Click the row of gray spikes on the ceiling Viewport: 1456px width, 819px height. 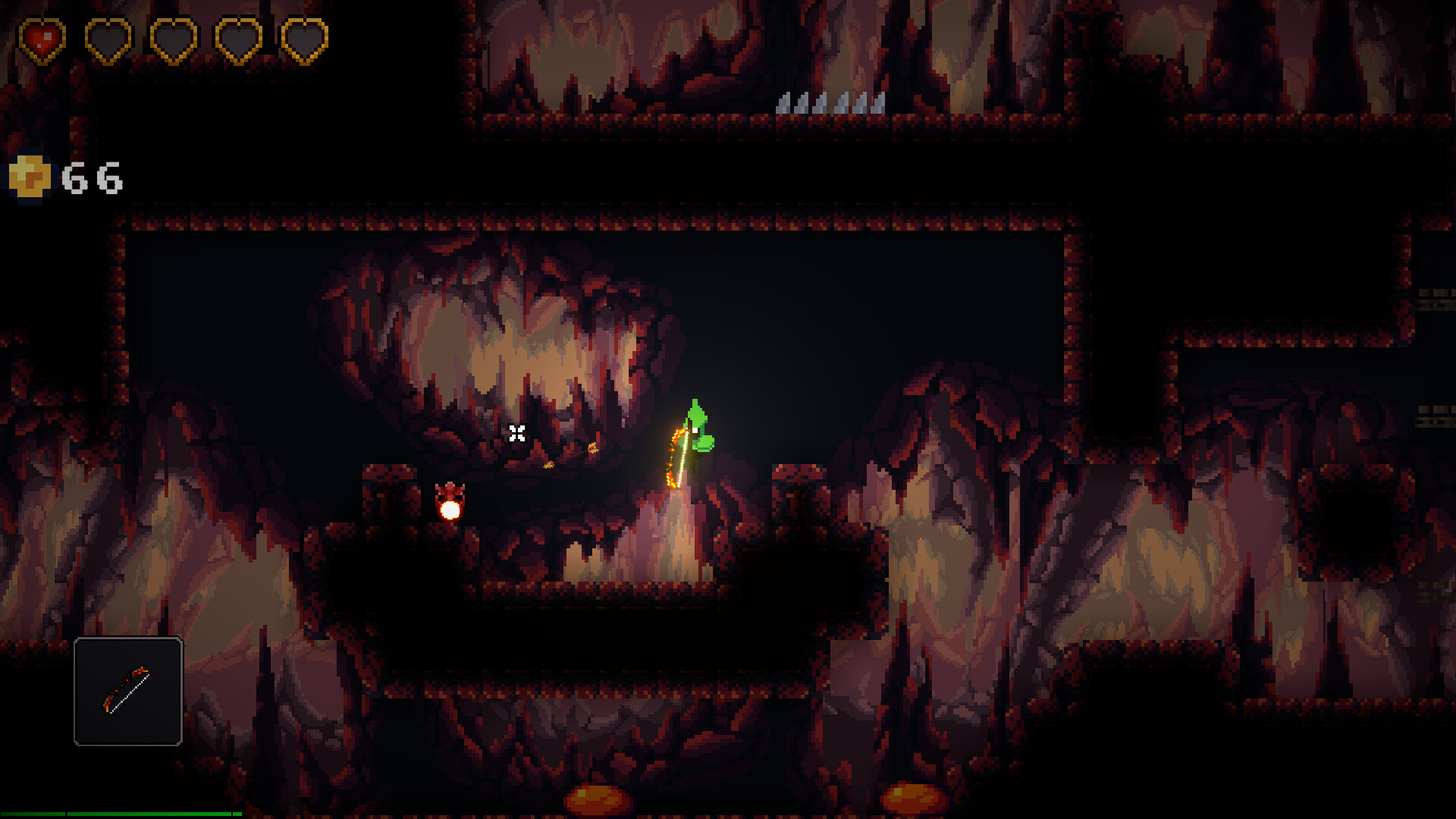[x=830, y=105]
